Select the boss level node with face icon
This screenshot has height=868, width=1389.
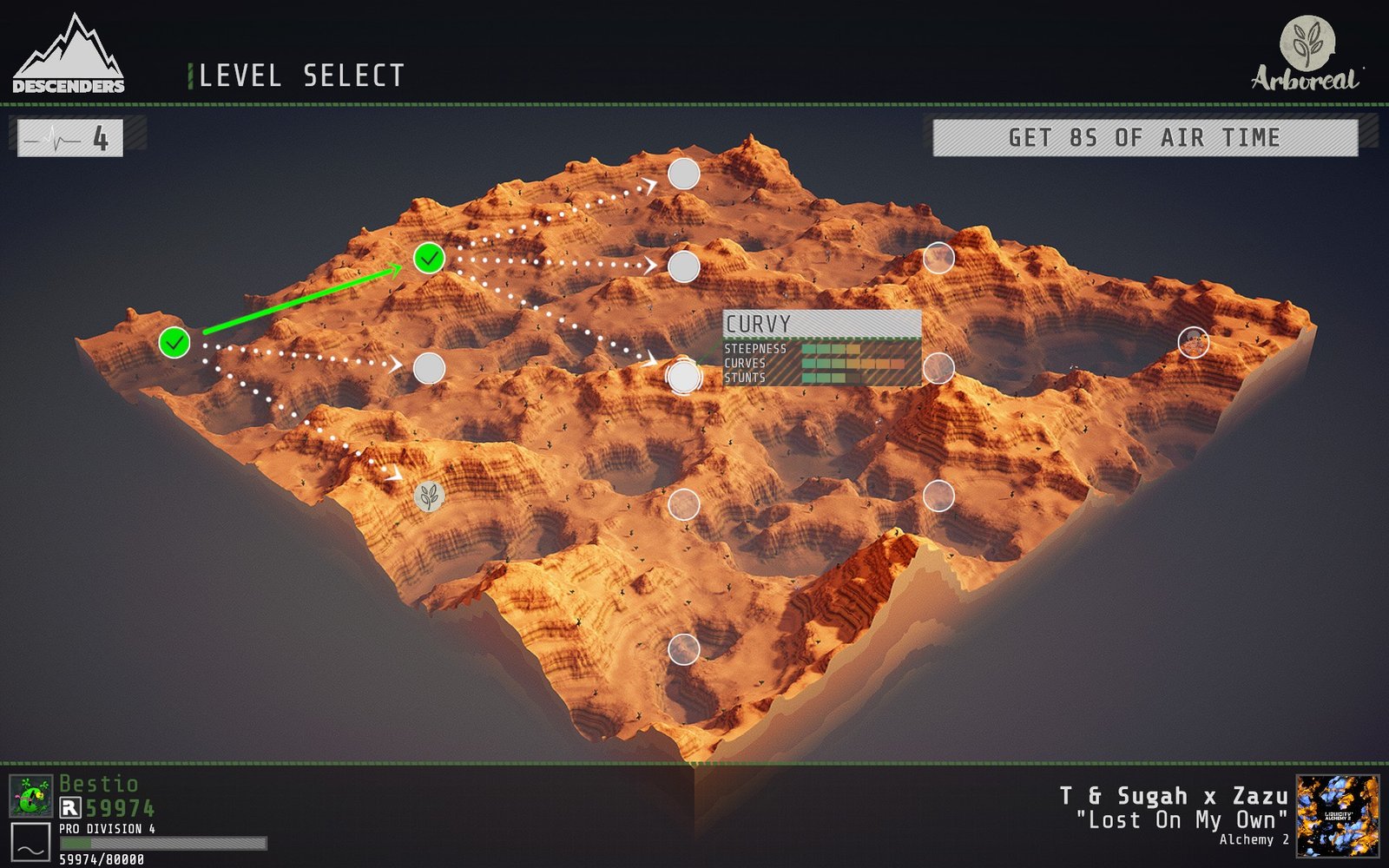(1194, 343)
